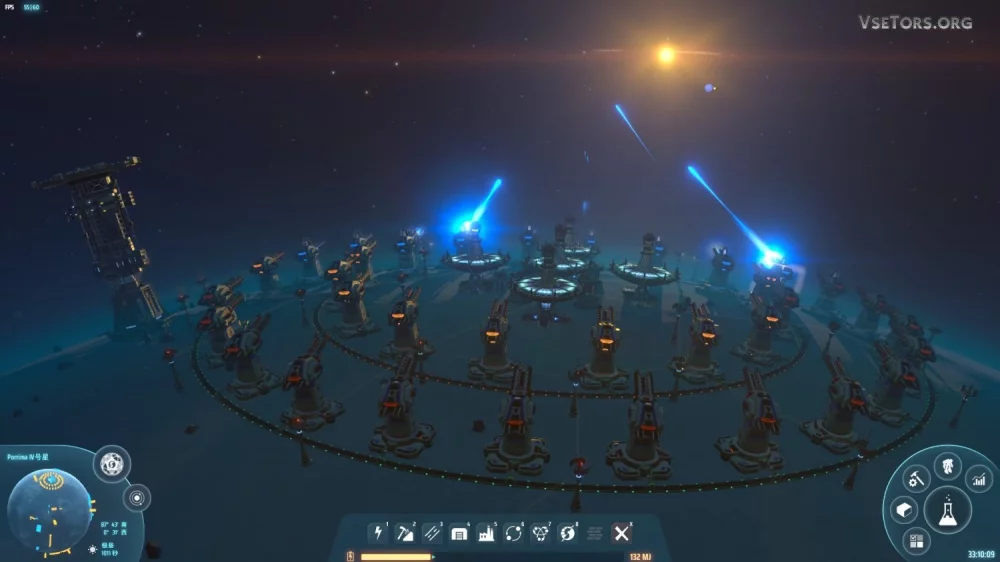Open the checklist grid panel button
The height and width of the screenshot is (562, 1000).
(x=916, y=542)
